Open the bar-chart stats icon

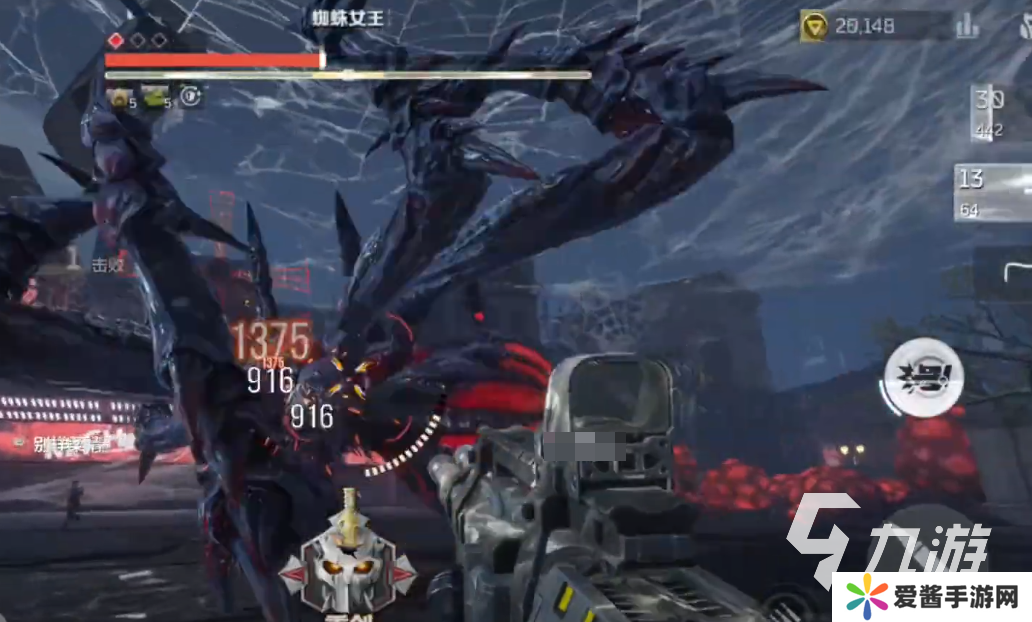click(967, 26)
